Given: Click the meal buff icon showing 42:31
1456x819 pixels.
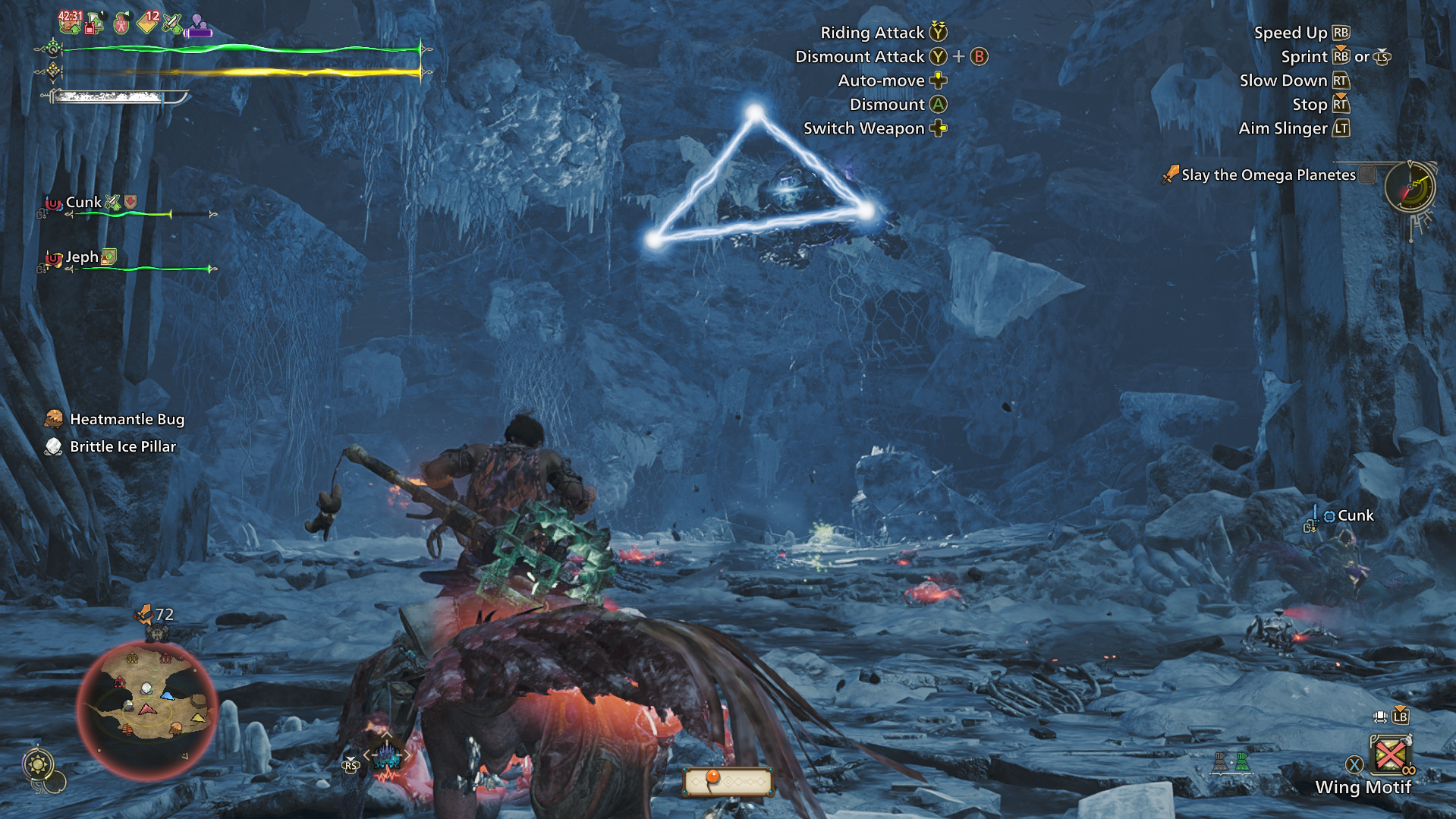Looking at the screenshot, I should [x=70, y=23].
